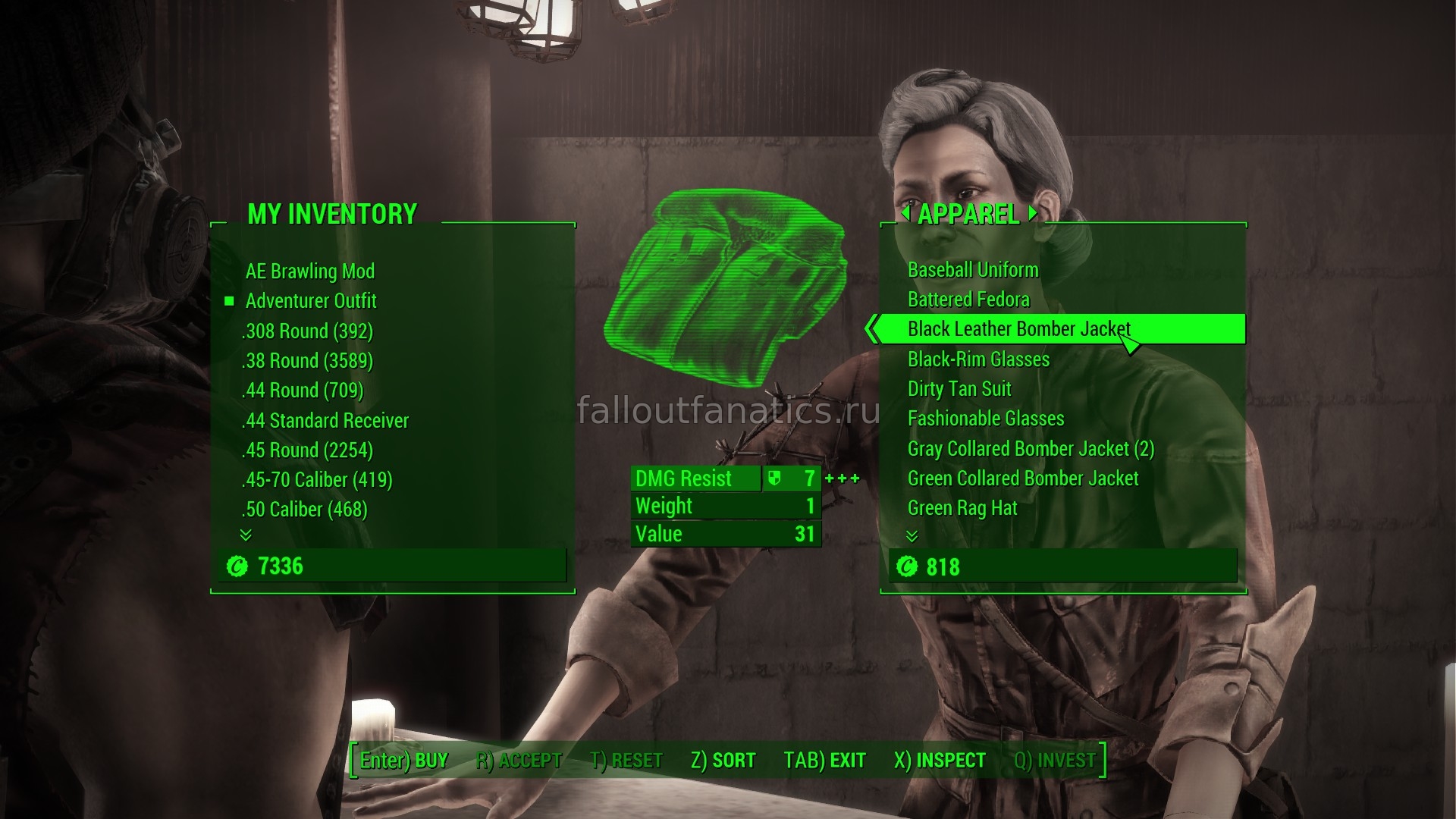Select AE Brawling Mod in my inventory
The image size is (1456, 819).
tap(309, 271)
